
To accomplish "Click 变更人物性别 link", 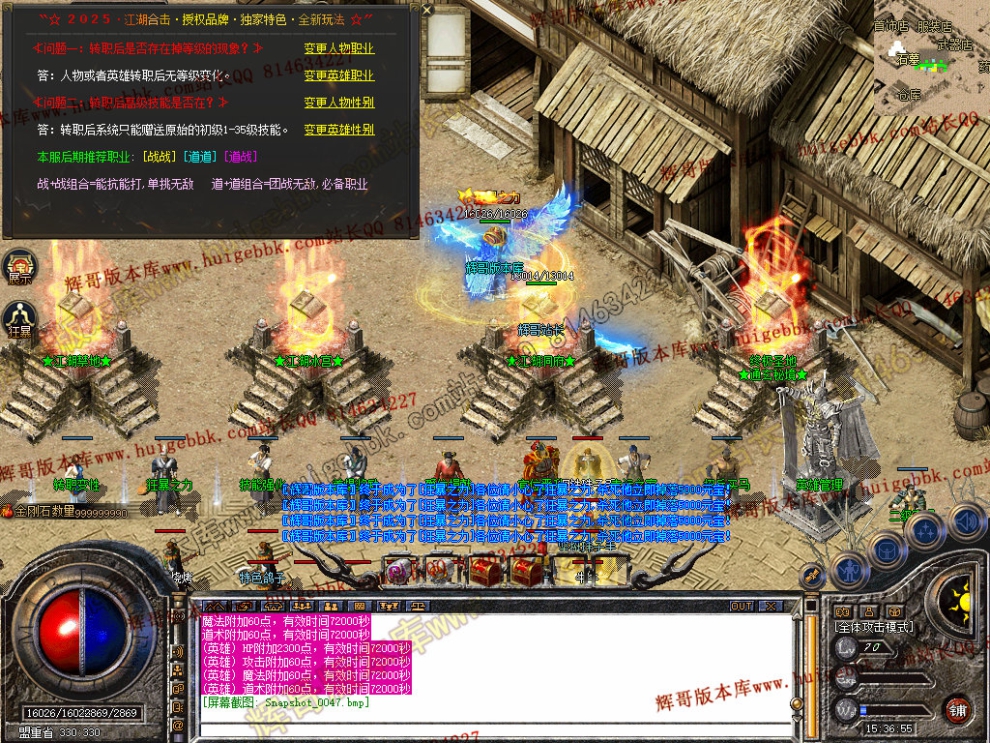I will click(x=339, y=102).
